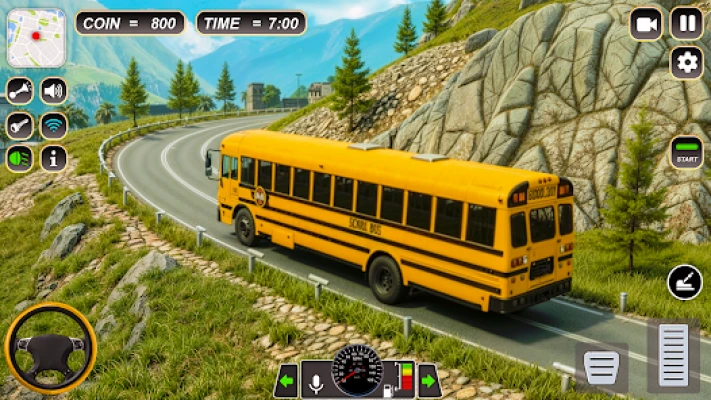Viewport: 711px width, 400px height.
Task: Pause the game
Action: click(686, 23)
